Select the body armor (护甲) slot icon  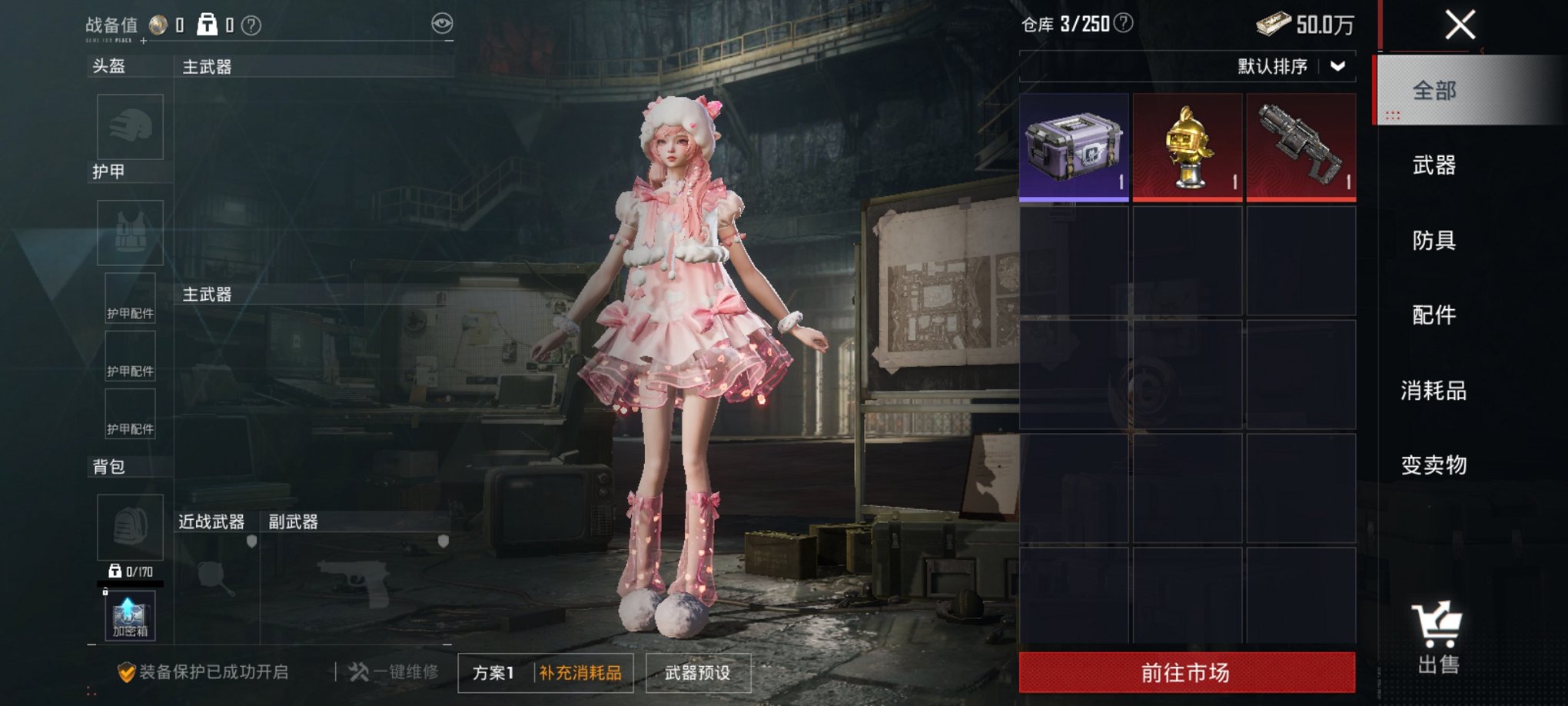point(129,233)
